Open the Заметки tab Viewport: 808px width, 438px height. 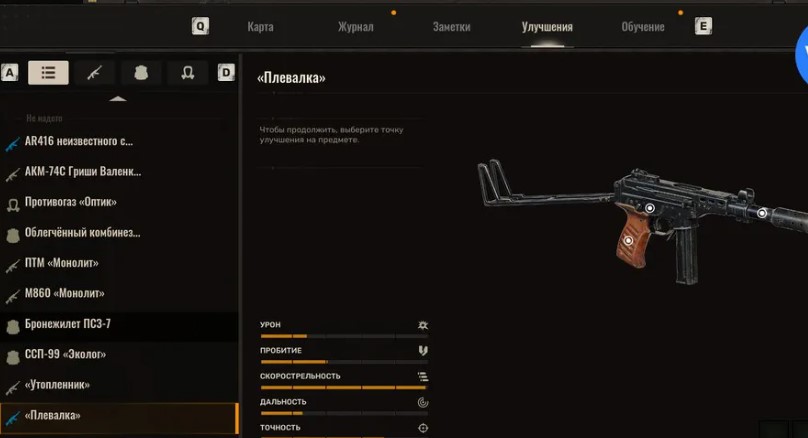click(x=451, y=27)
